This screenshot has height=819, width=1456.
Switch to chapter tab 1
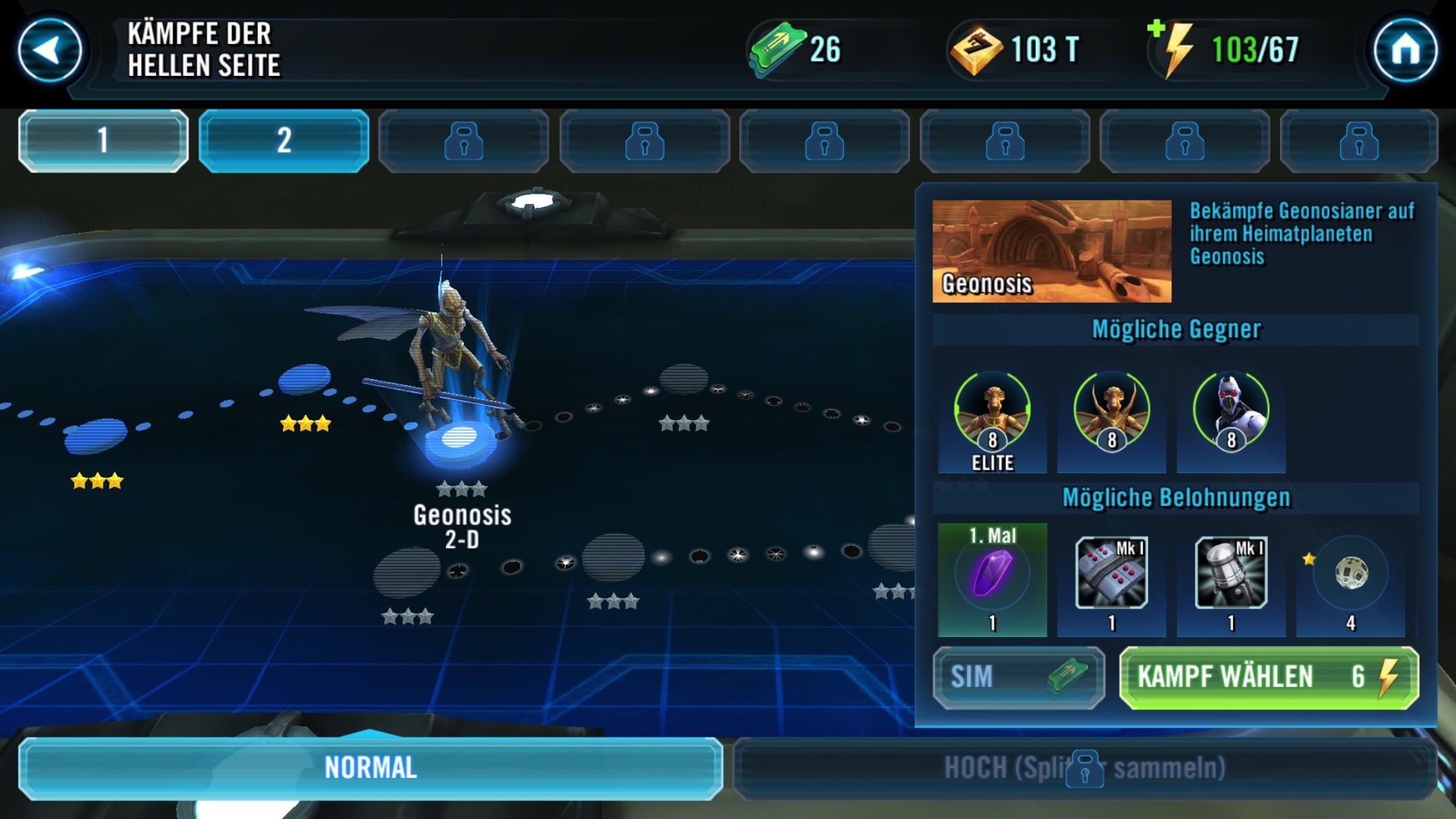[x=104, y=140]
